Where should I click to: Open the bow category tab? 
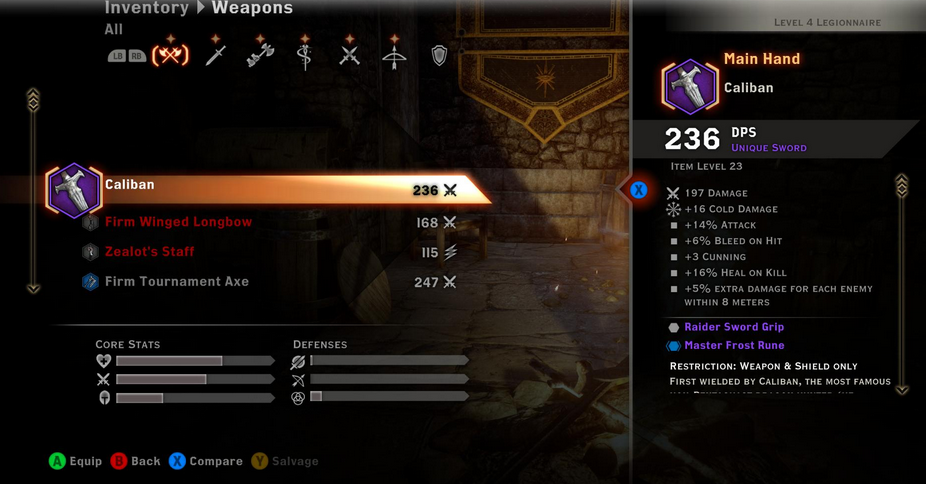click(394, 55)
